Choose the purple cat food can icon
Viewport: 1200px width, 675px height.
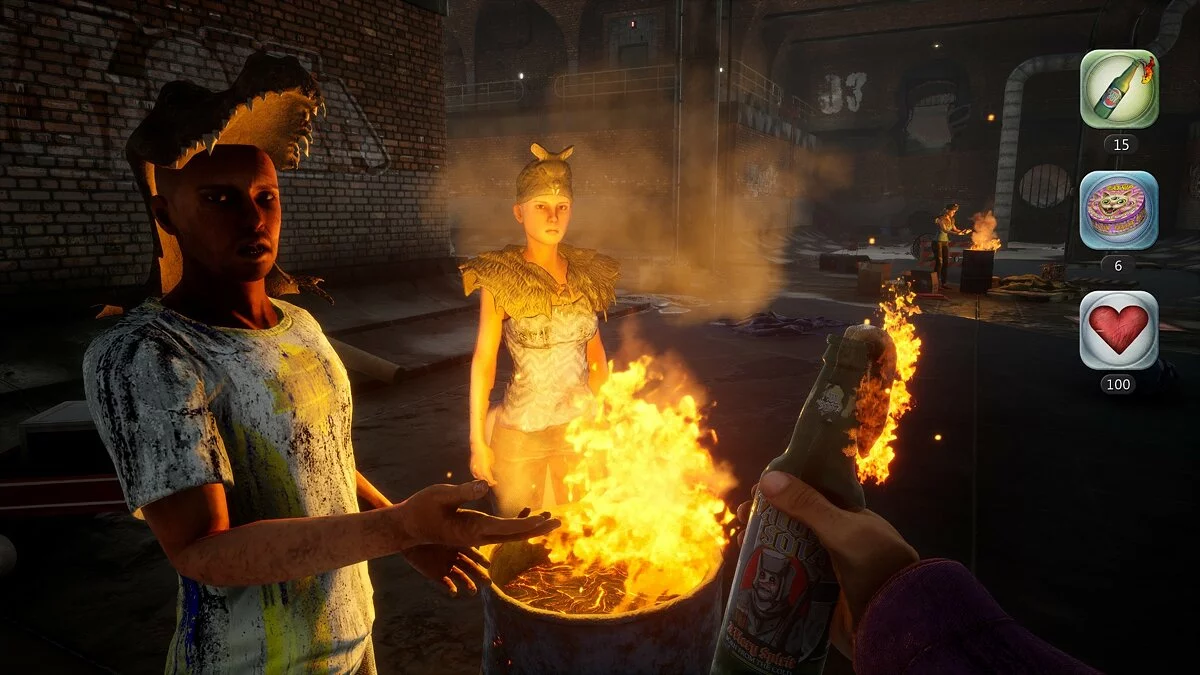pos(1119,210)
